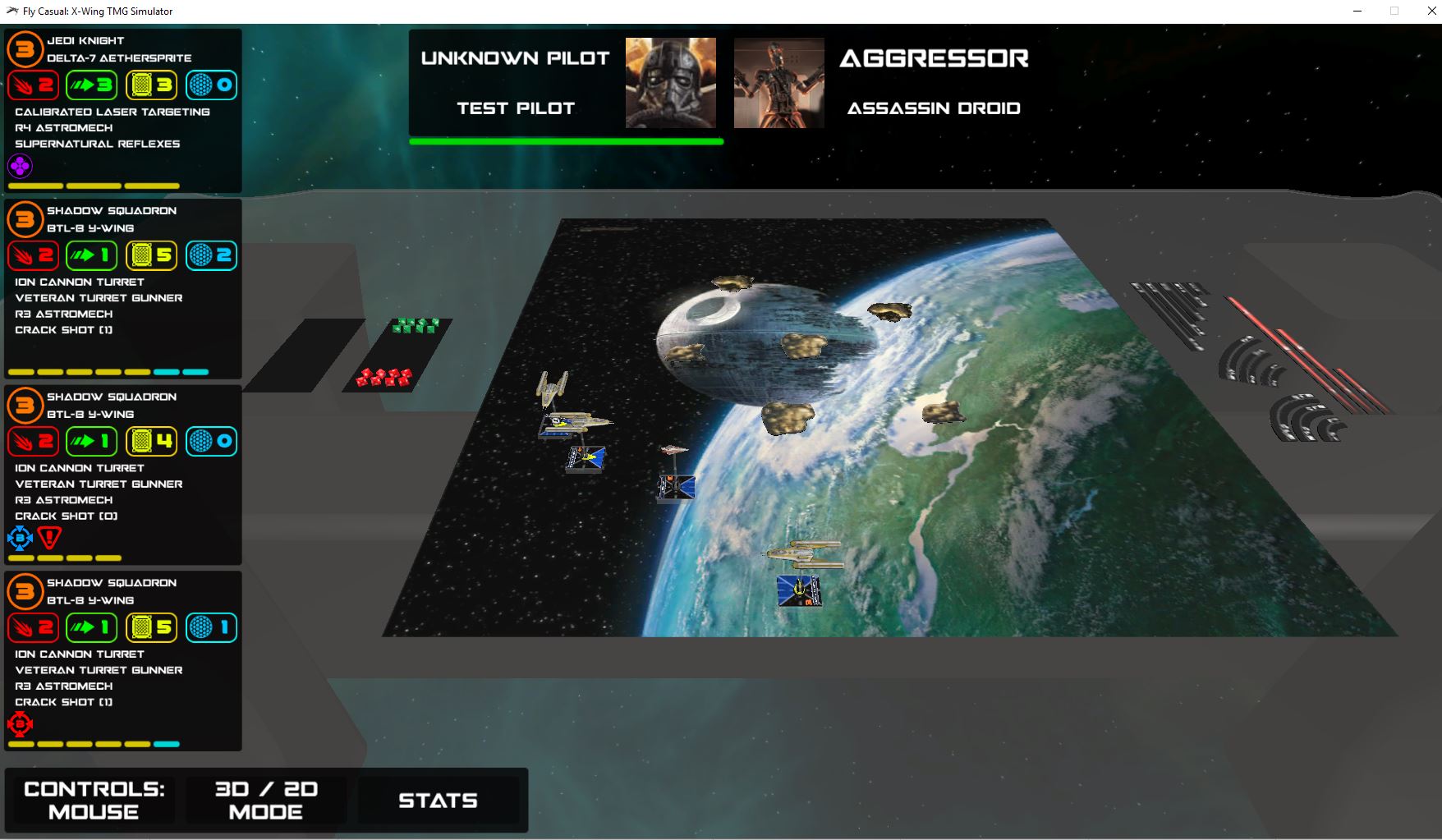The height and width of the screenshot is (840, 1442).
Task: Choose the Calibrated Laser Targeting upgrade
Action: tap(112, 112)
